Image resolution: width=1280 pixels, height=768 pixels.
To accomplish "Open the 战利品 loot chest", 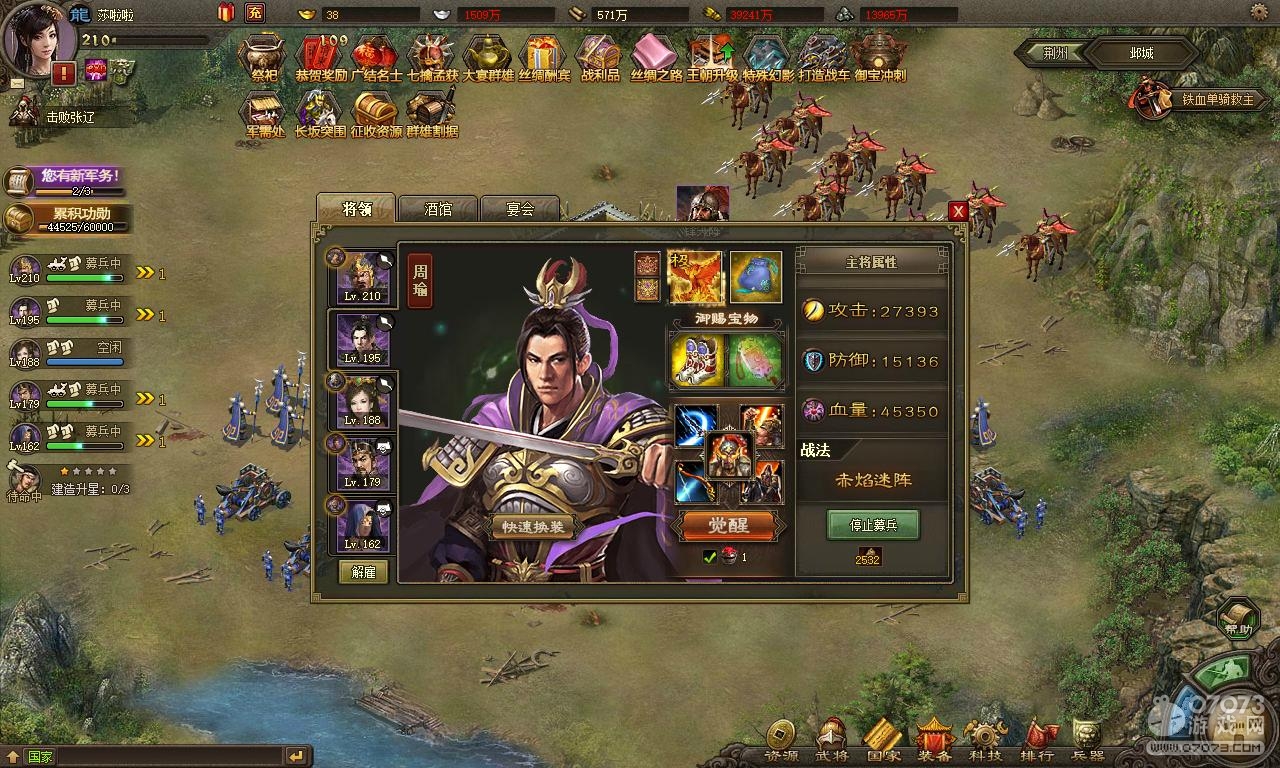I will coord(600,58).
